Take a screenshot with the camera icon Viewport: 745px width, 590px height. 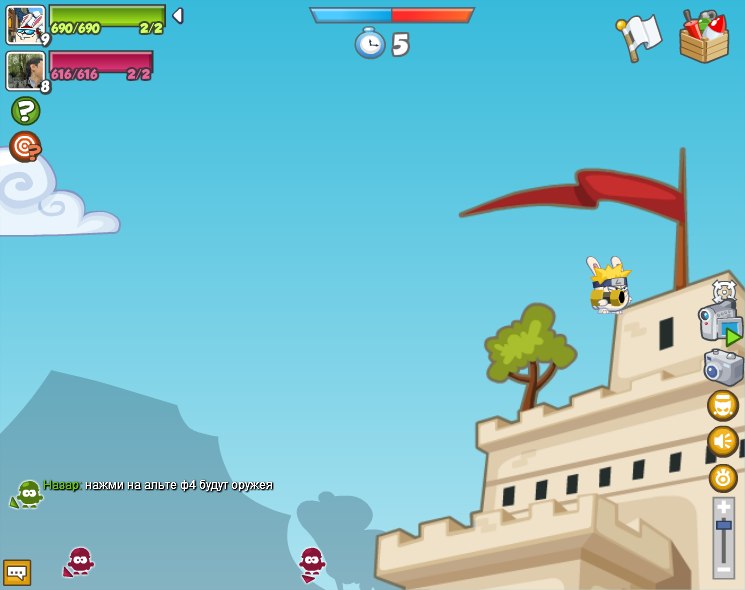722,367
